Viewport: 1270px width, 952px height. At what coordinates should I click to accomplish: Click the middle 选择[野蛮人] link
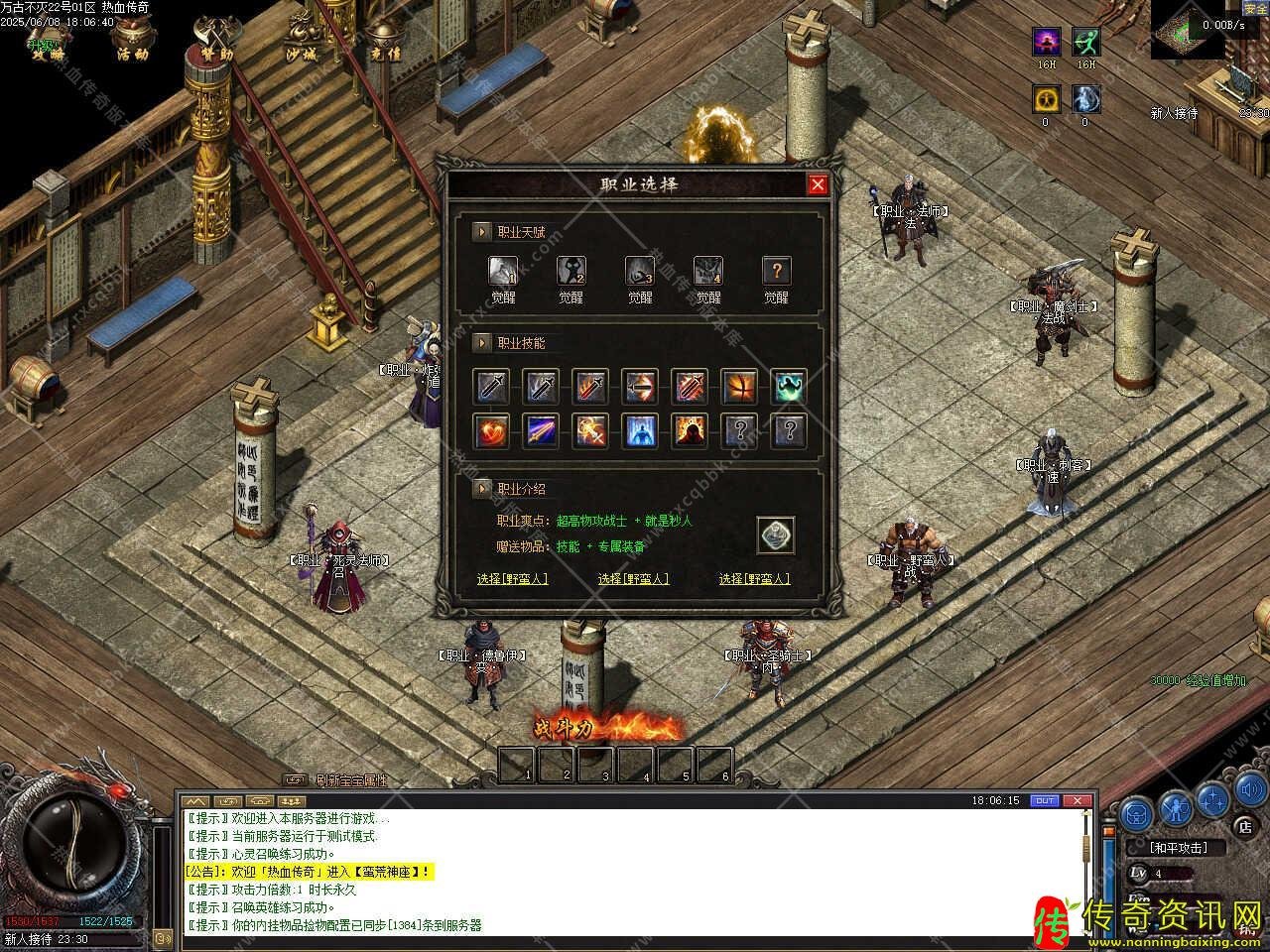(633, 579)
